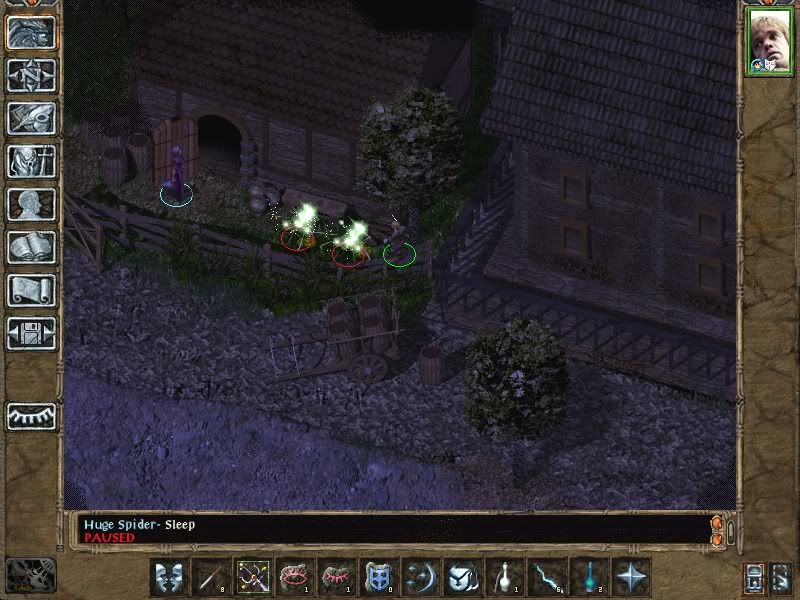This screenshot has width=800, height=600.
Task: Open the area map with the compass button
Action: tap(31, 75)
